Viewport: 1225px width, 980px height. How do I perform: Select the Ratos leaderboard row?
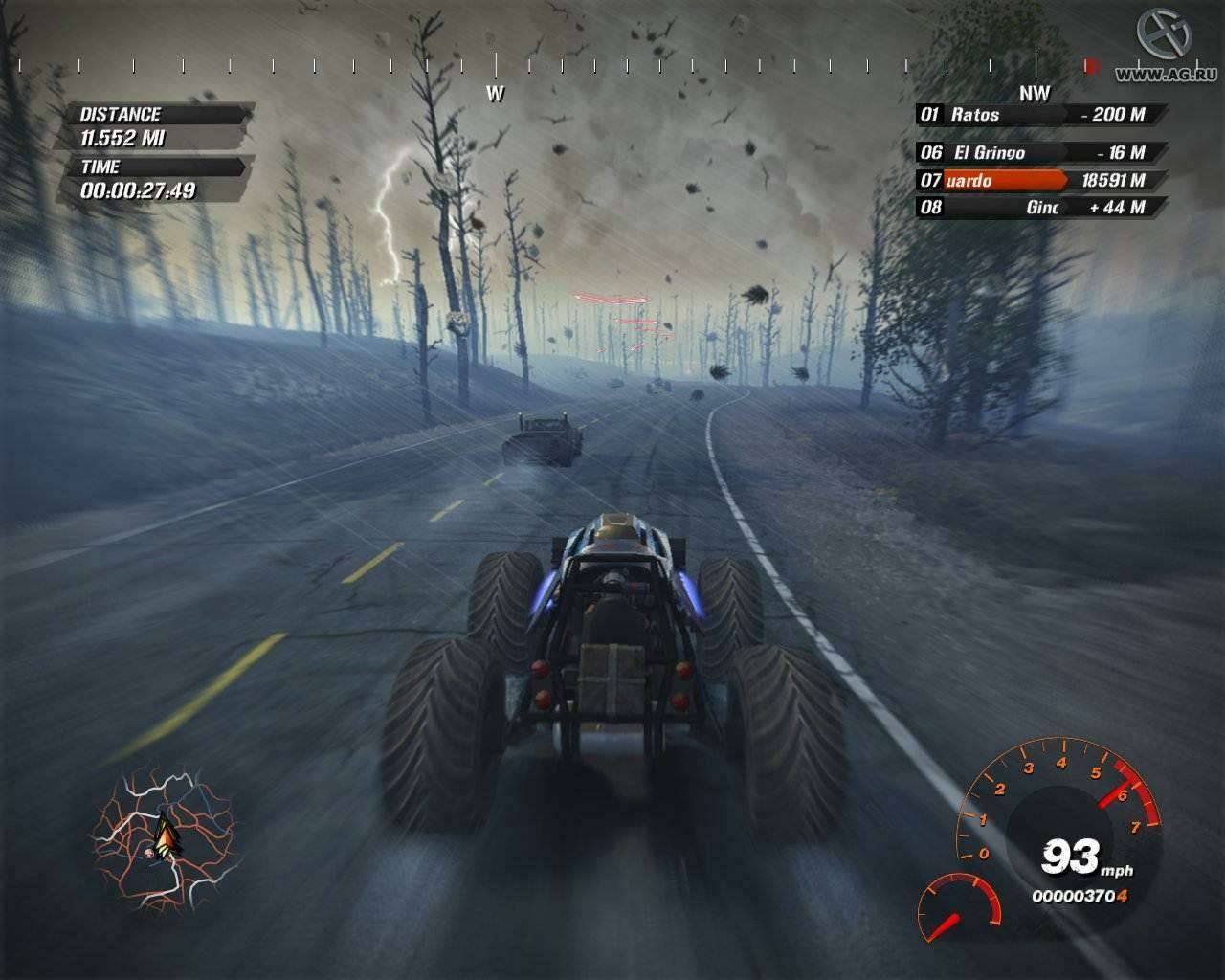coord(1041,115)
